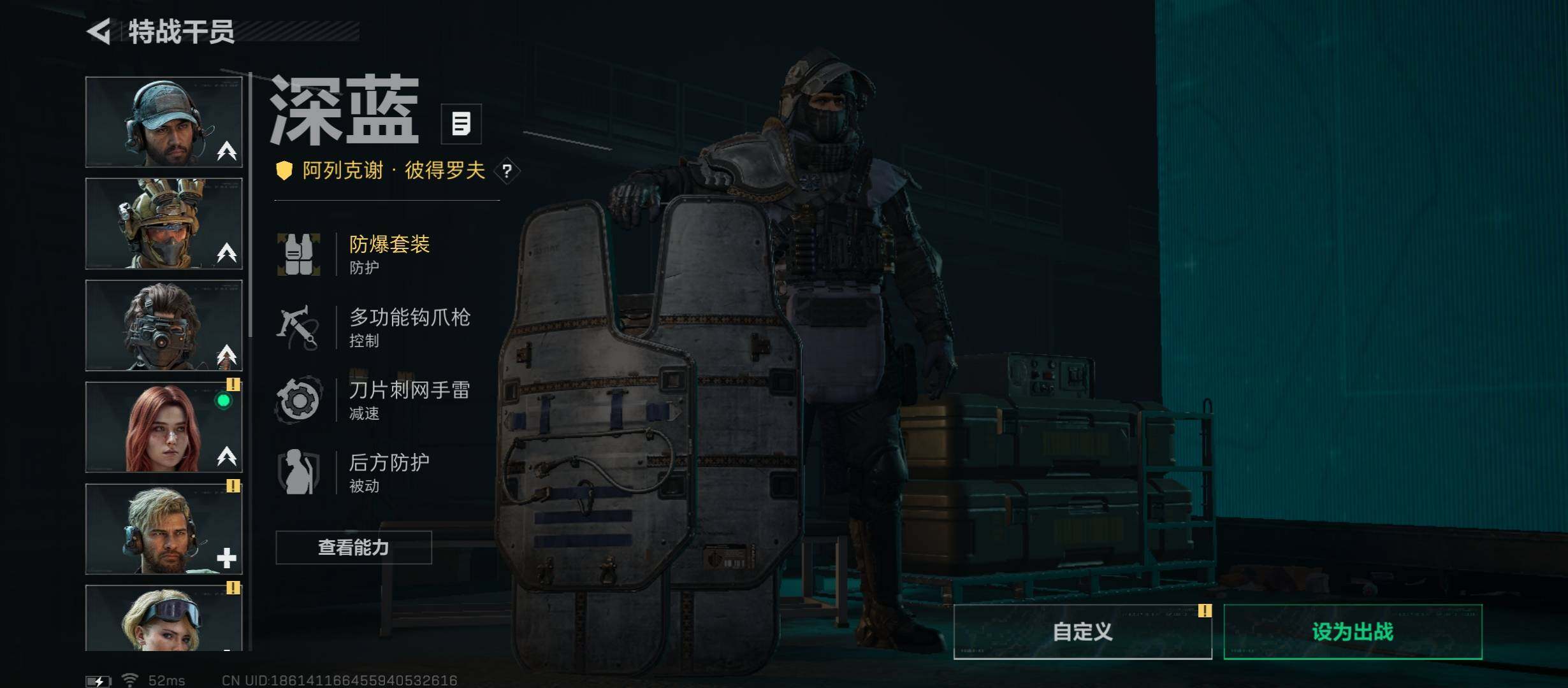Image resolution: width=1568 pixels, height=688 pixels.
Task: Pick the operator with night-vision headgear
Action: [x=164, y=326]
